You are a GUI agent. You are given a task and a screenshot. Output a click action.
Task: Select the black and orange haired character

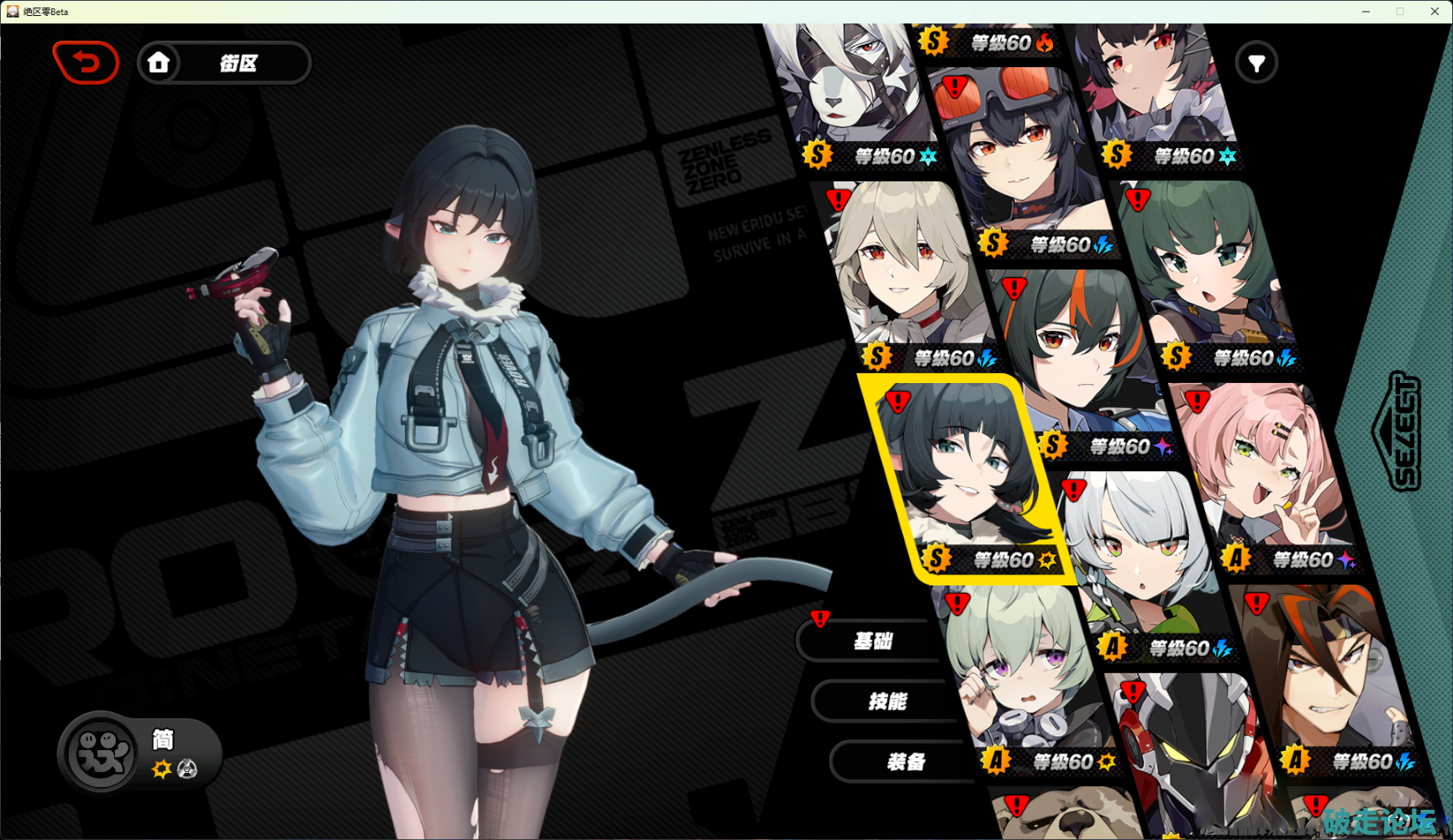(1080, 353)
